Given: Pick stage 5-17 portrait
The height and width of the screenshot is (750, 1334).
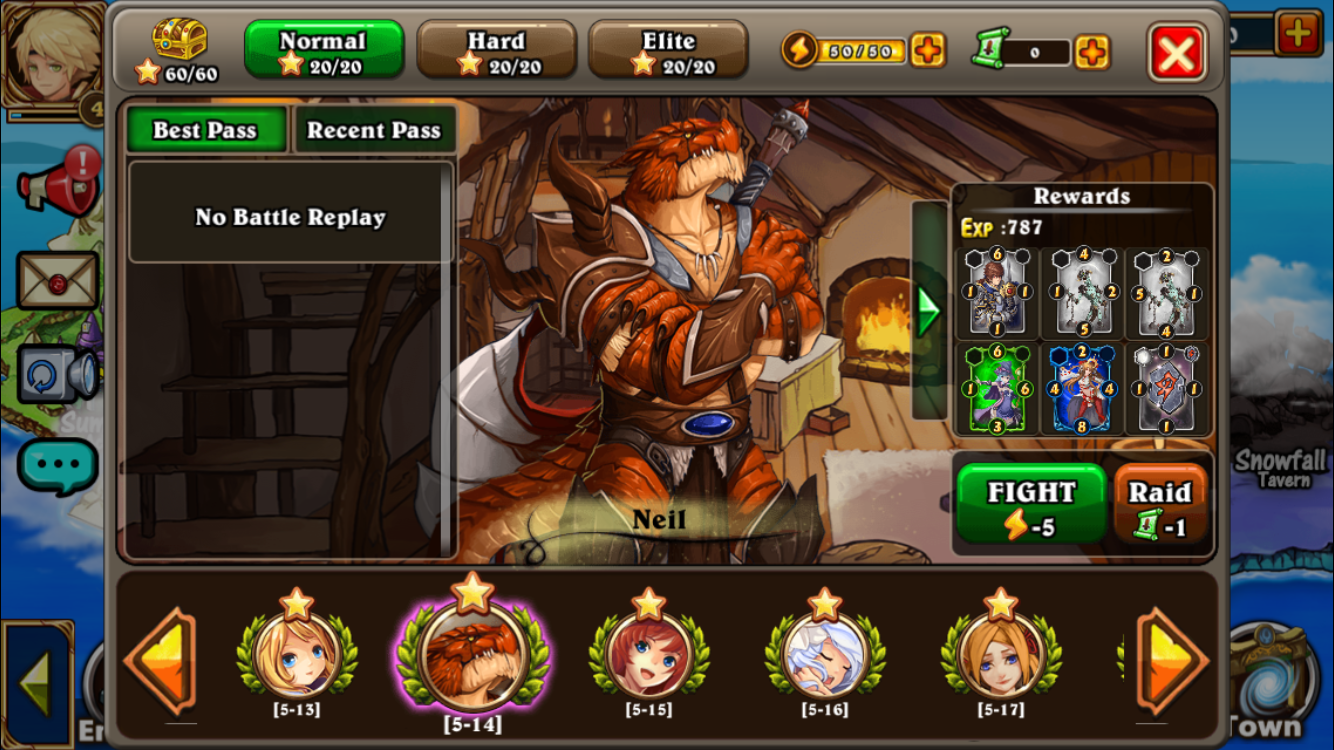Looking at the screenshot, I should 1001,655.
